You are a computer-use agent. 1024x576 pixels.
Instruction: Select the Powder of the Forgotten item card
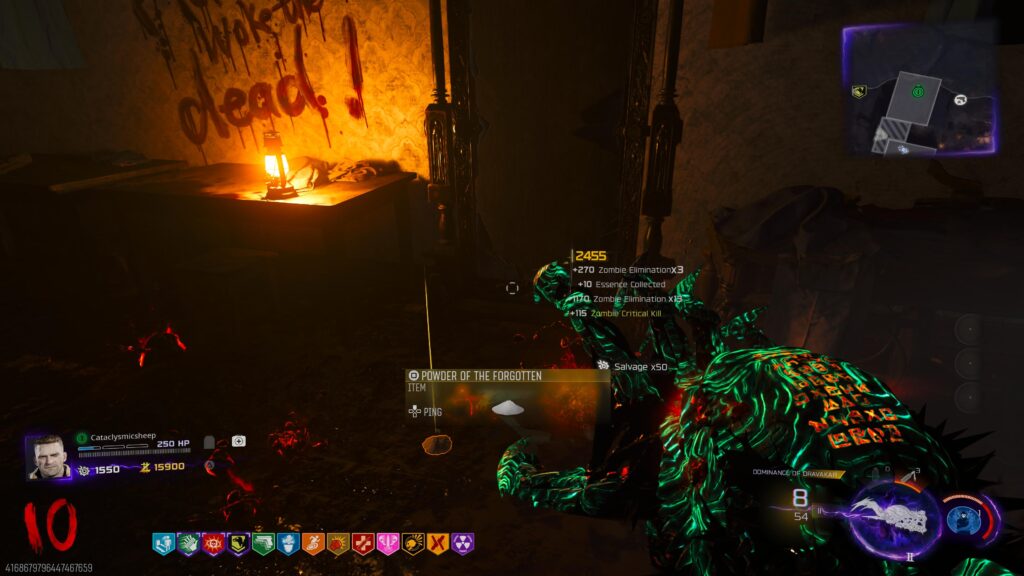pyautogui.click(x=507, y=398)
